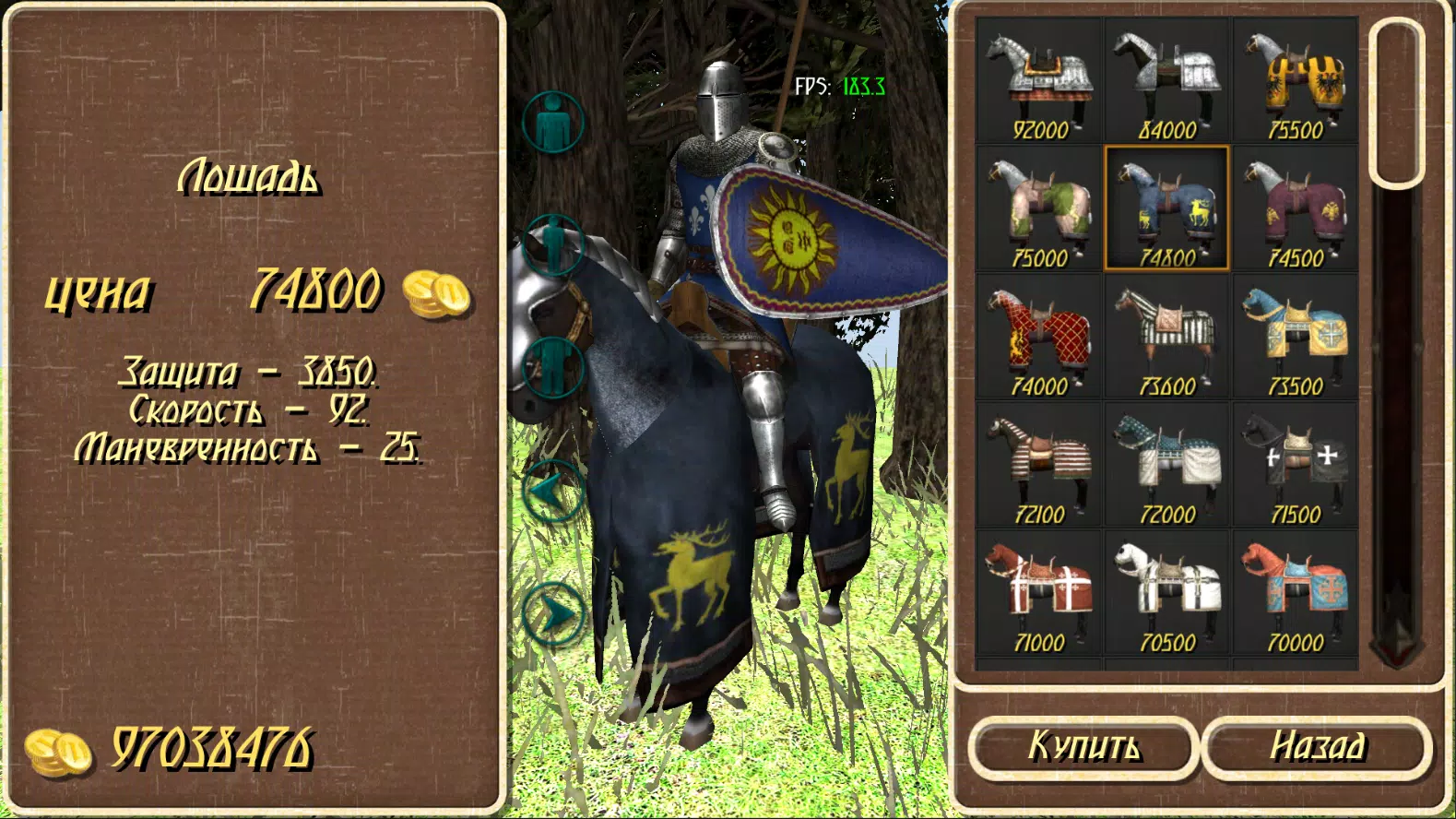The image size is (1456, 819).
Task: Click the coins icon beside the 74800 price
Action: (x=434, y=293)
